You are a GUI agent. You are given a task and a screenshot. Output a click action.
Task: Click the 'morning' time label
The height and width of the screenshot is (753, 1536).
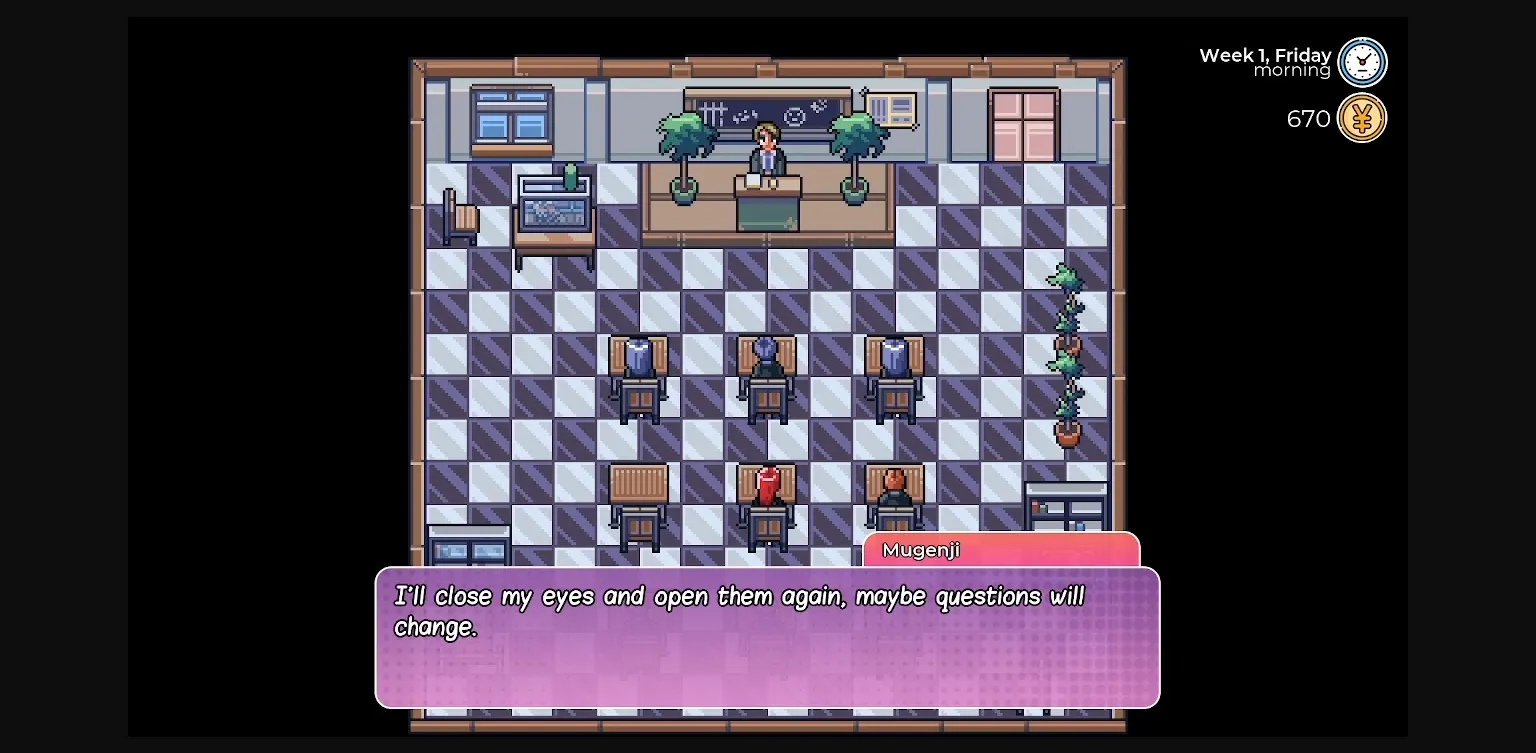click(1291, 71)
